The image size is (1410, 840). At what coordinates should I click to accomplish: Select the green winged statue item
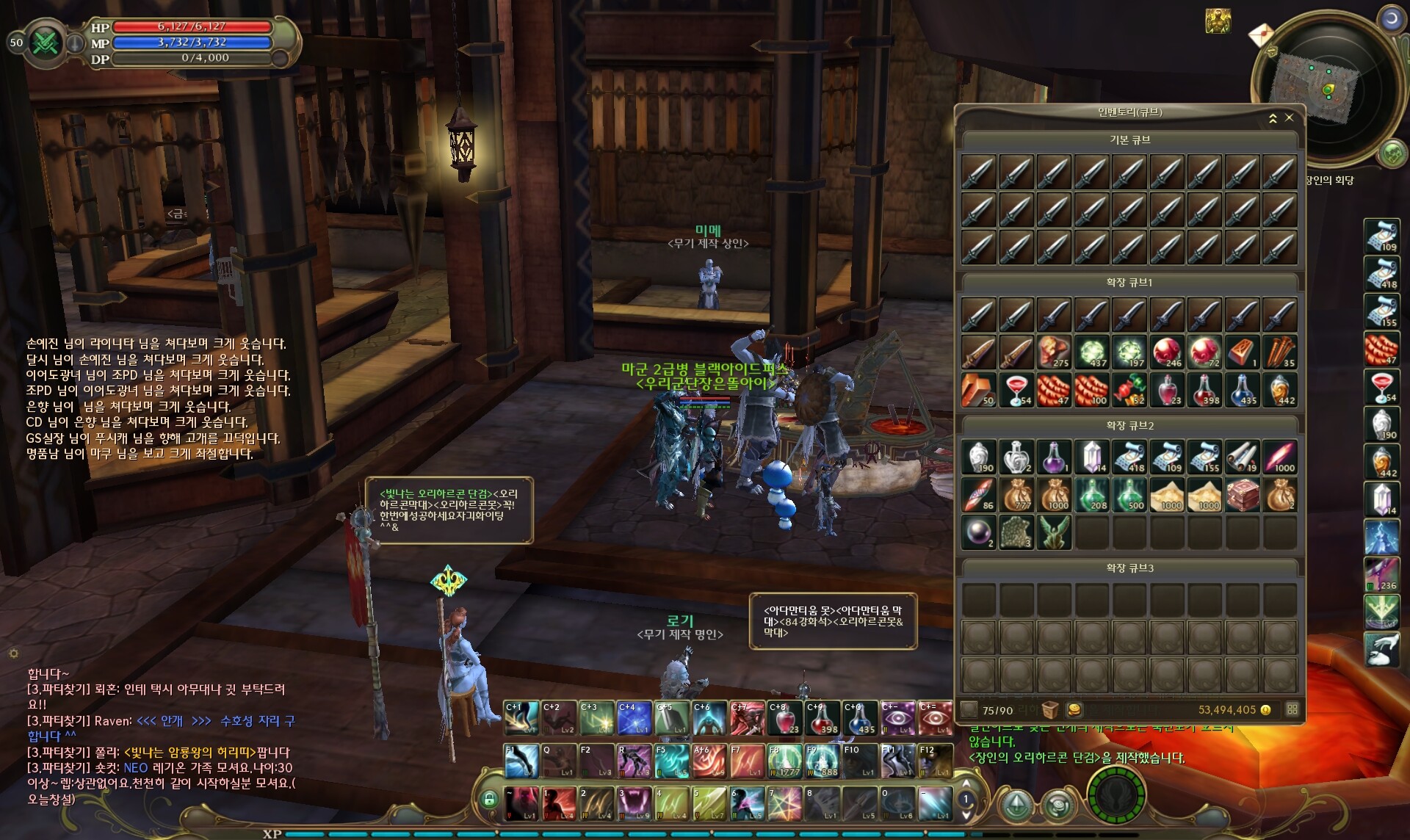[x=1055, y=532]
